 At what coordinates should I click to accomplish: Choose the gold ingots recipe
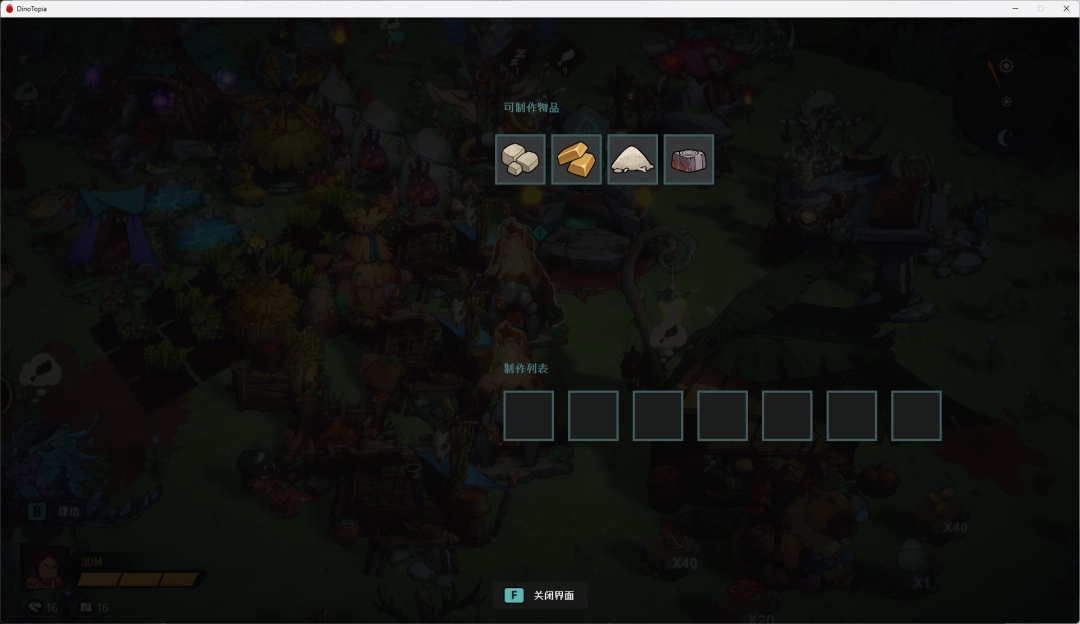tap(576, 159)
